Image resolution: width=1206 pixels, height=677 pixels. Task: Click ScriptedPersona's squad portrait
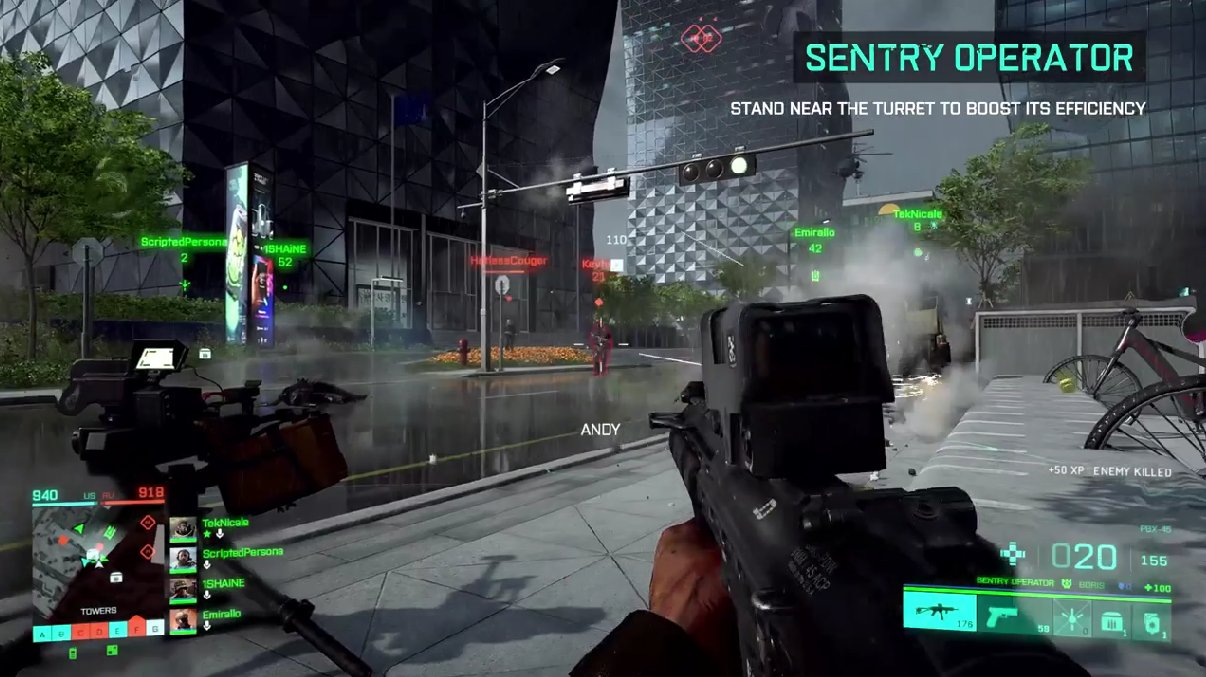click(183, 559)
